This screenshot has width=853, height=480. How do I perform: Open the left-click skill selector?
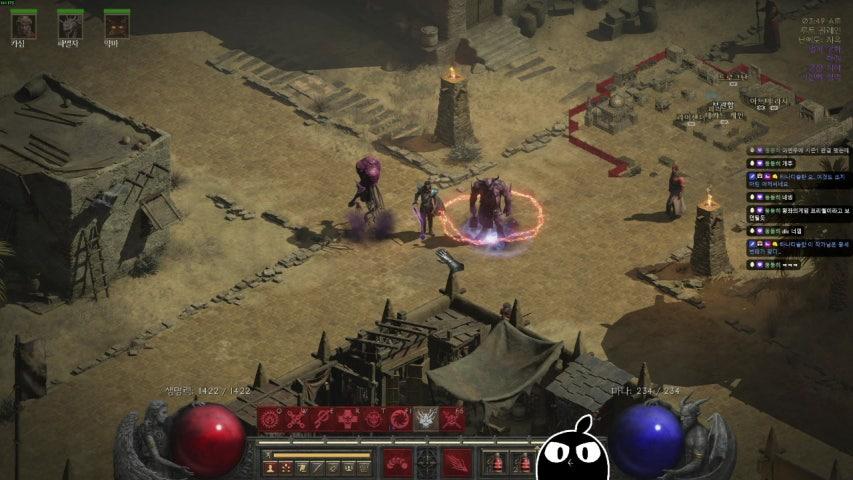398,463
